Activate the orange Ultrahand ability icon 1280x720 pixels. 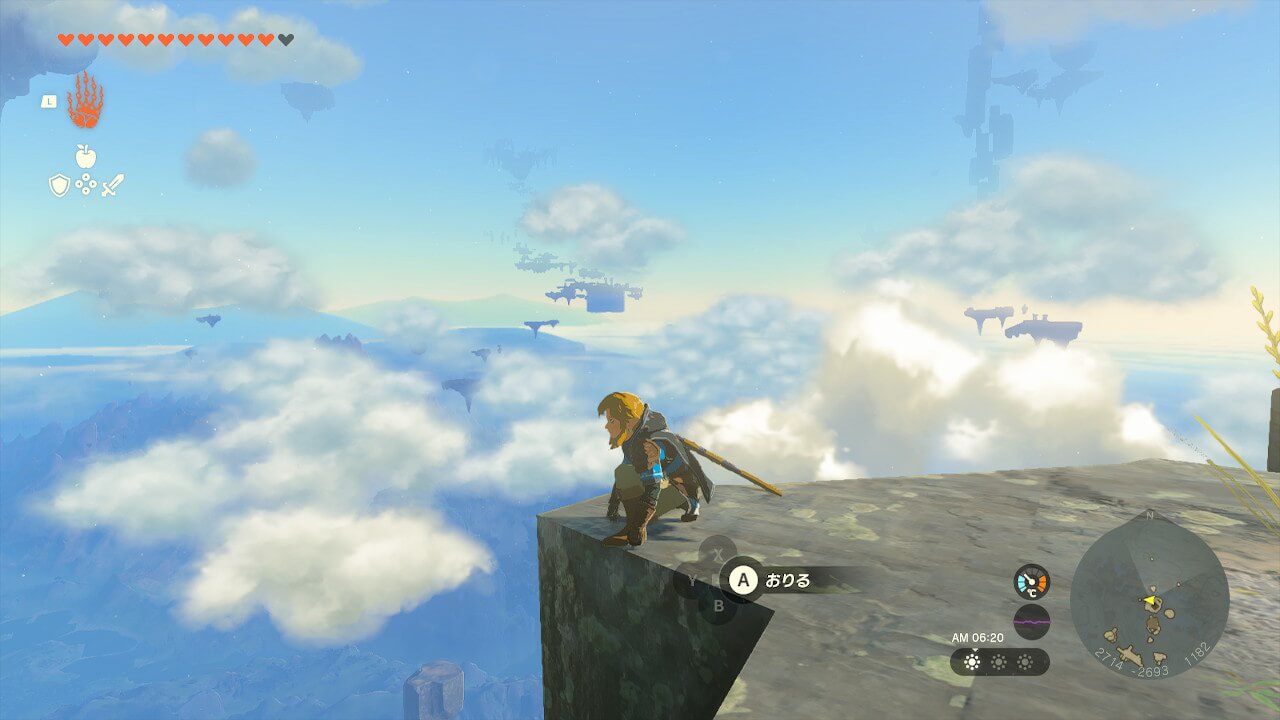click(x=85, y=101)
